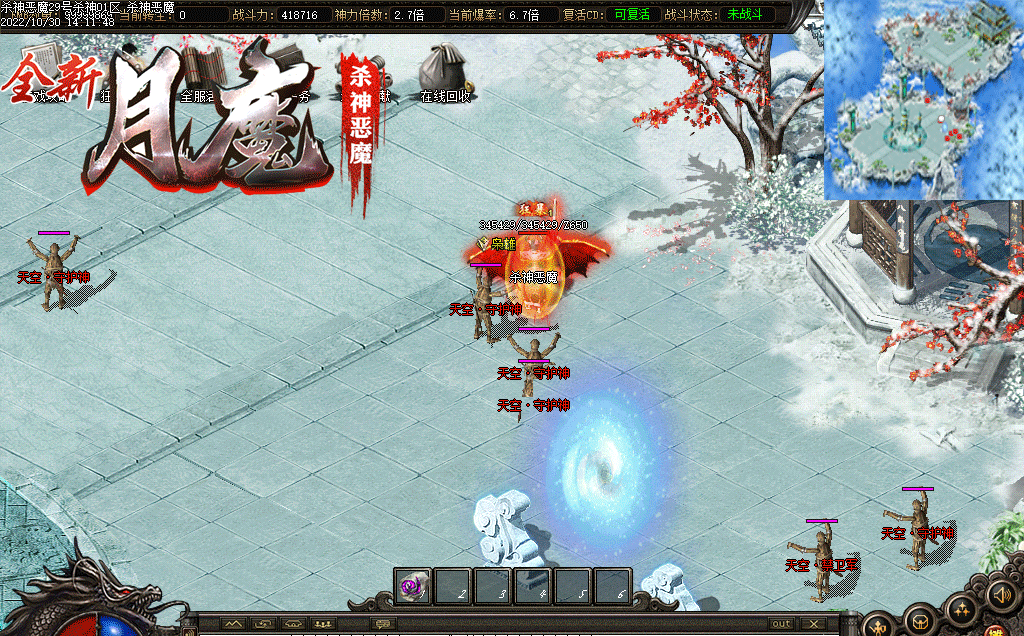Image resolution: width=1024 pixels, height=636 pixels.
Task: Open the round cube-shaped bag button
Action: coord(919,624)
